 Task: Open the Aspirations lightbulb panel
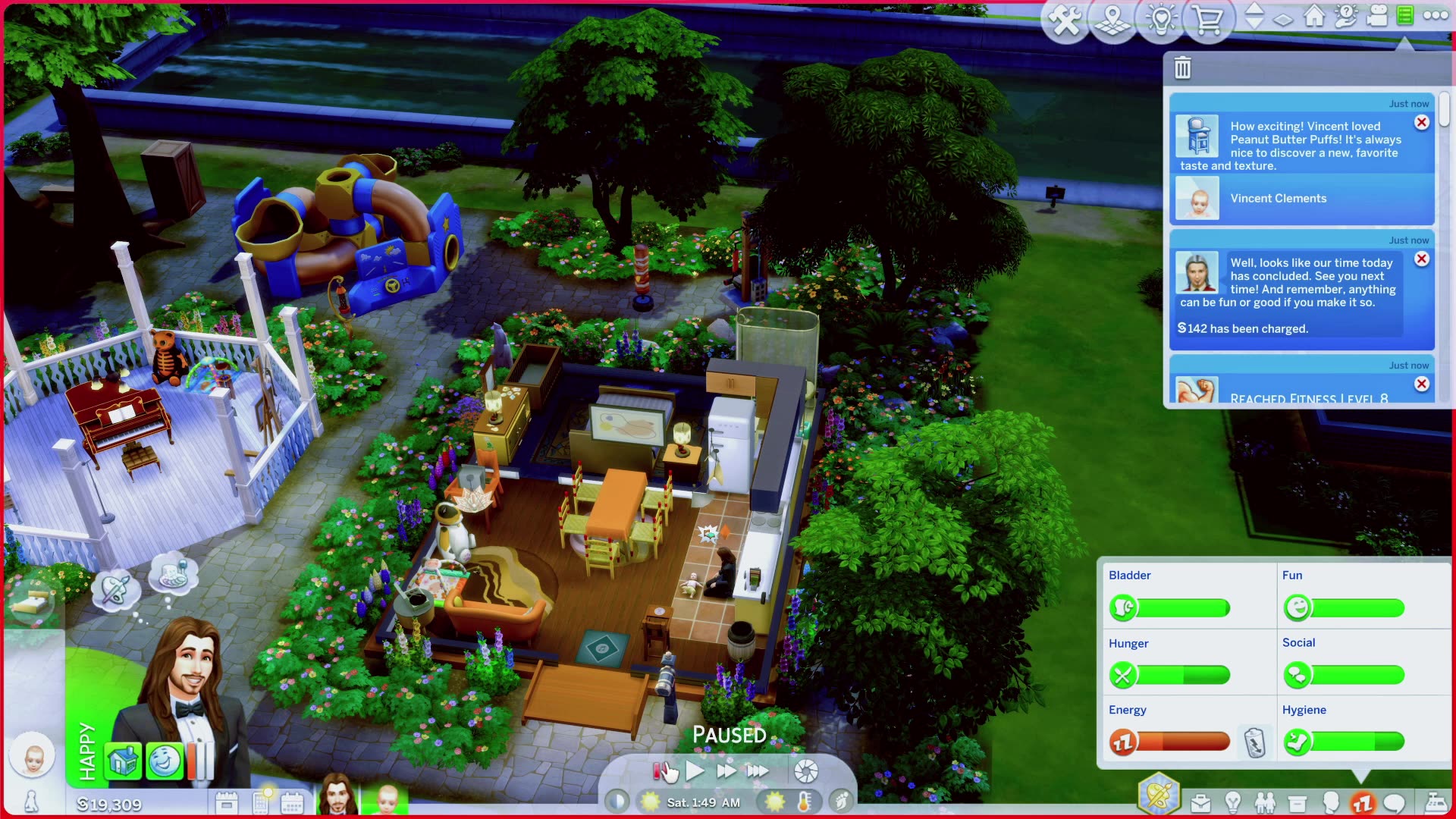(x=1233, y=802)
